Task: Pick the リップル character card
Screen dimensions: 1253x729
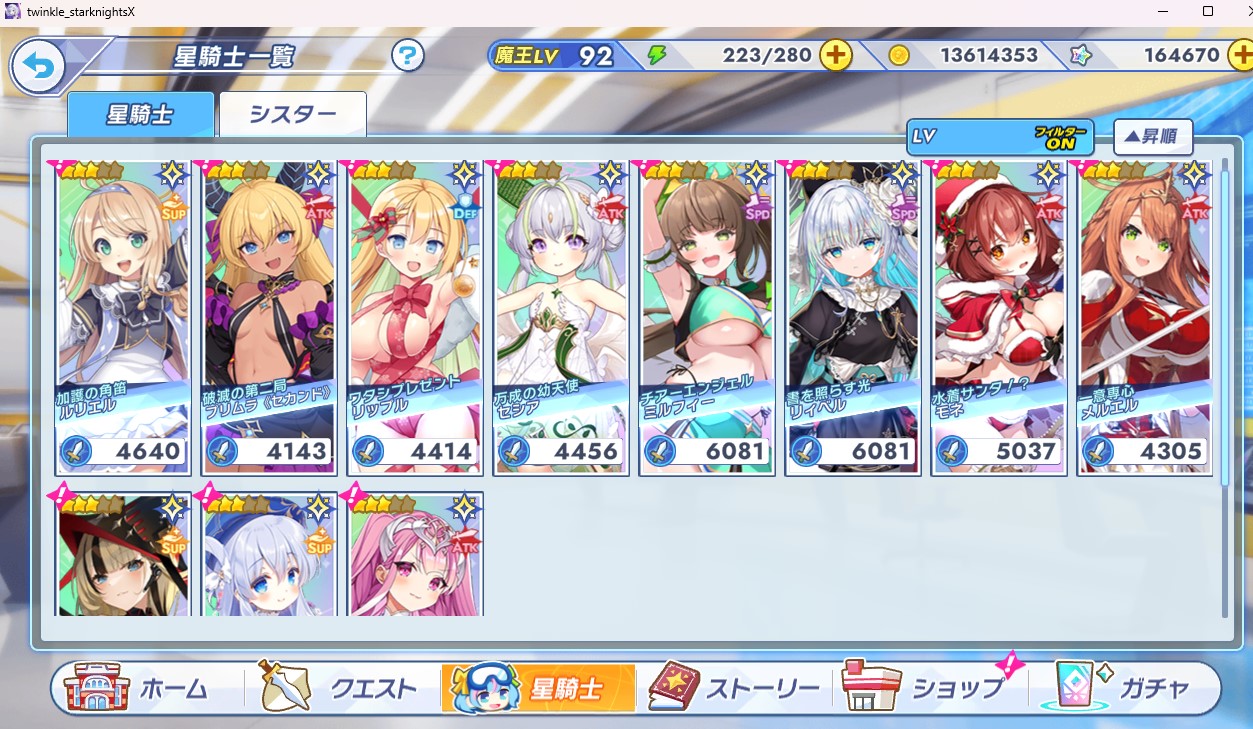Action: tap(414, 316)
